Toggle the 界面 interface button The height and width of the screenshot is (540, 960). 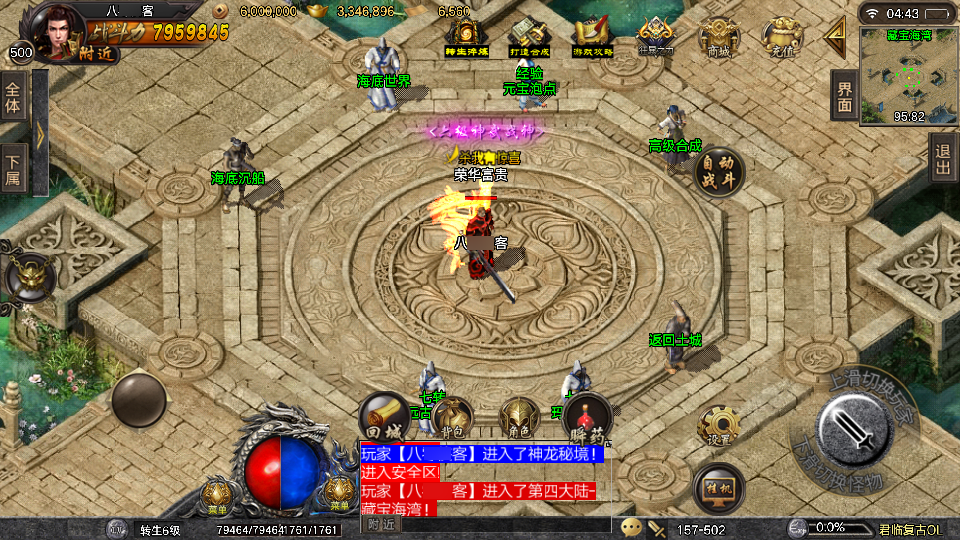(844, 96)
